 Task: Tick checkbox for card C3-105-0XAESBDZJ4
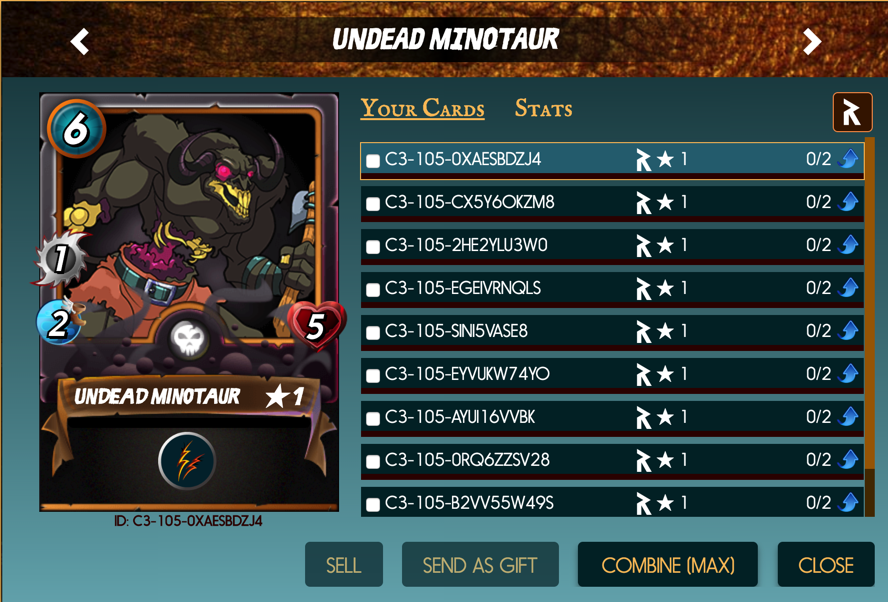(x=373, y=161)
